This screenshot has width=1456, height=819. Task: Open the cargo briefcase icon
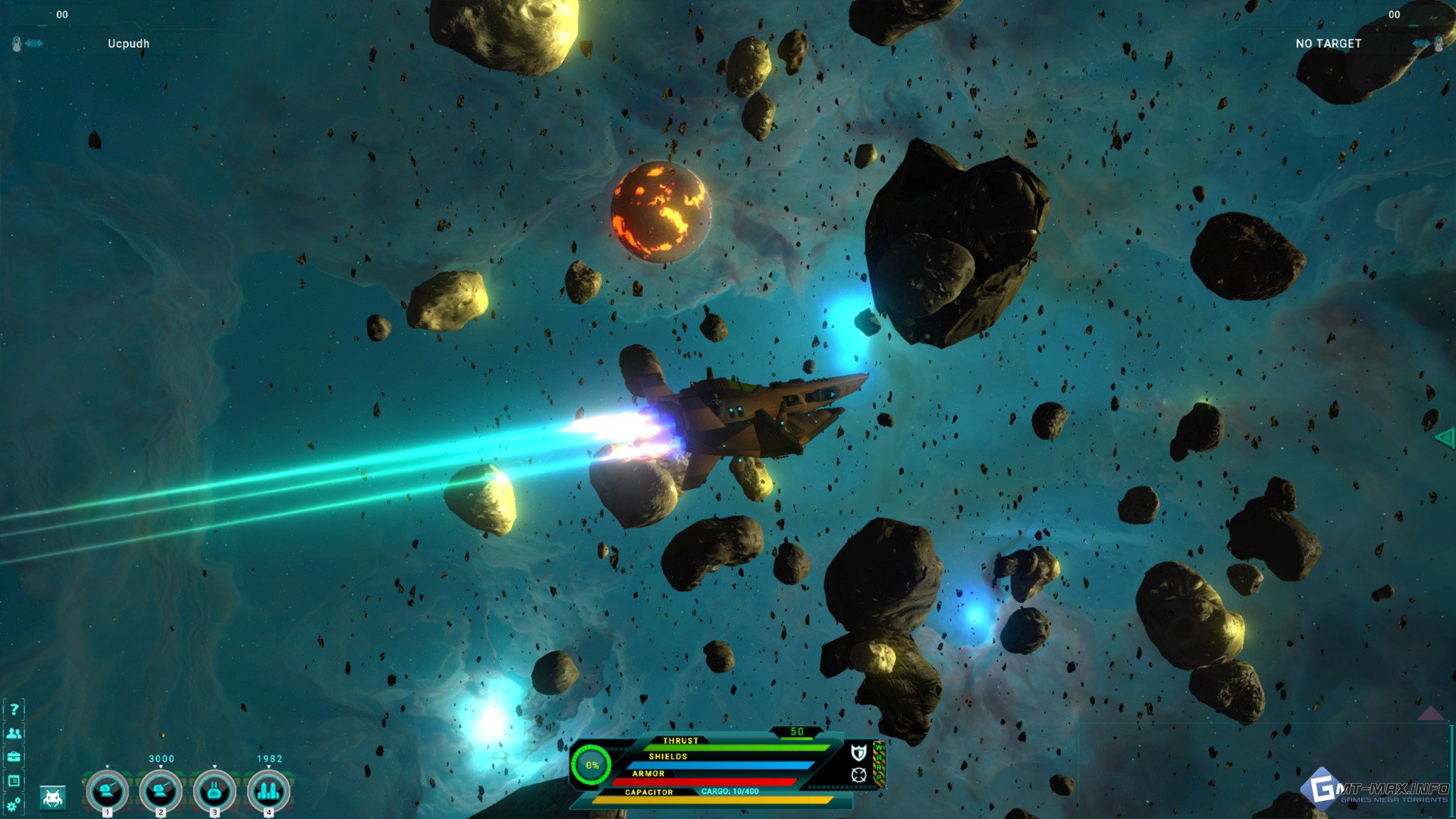[x=14, y=757]
